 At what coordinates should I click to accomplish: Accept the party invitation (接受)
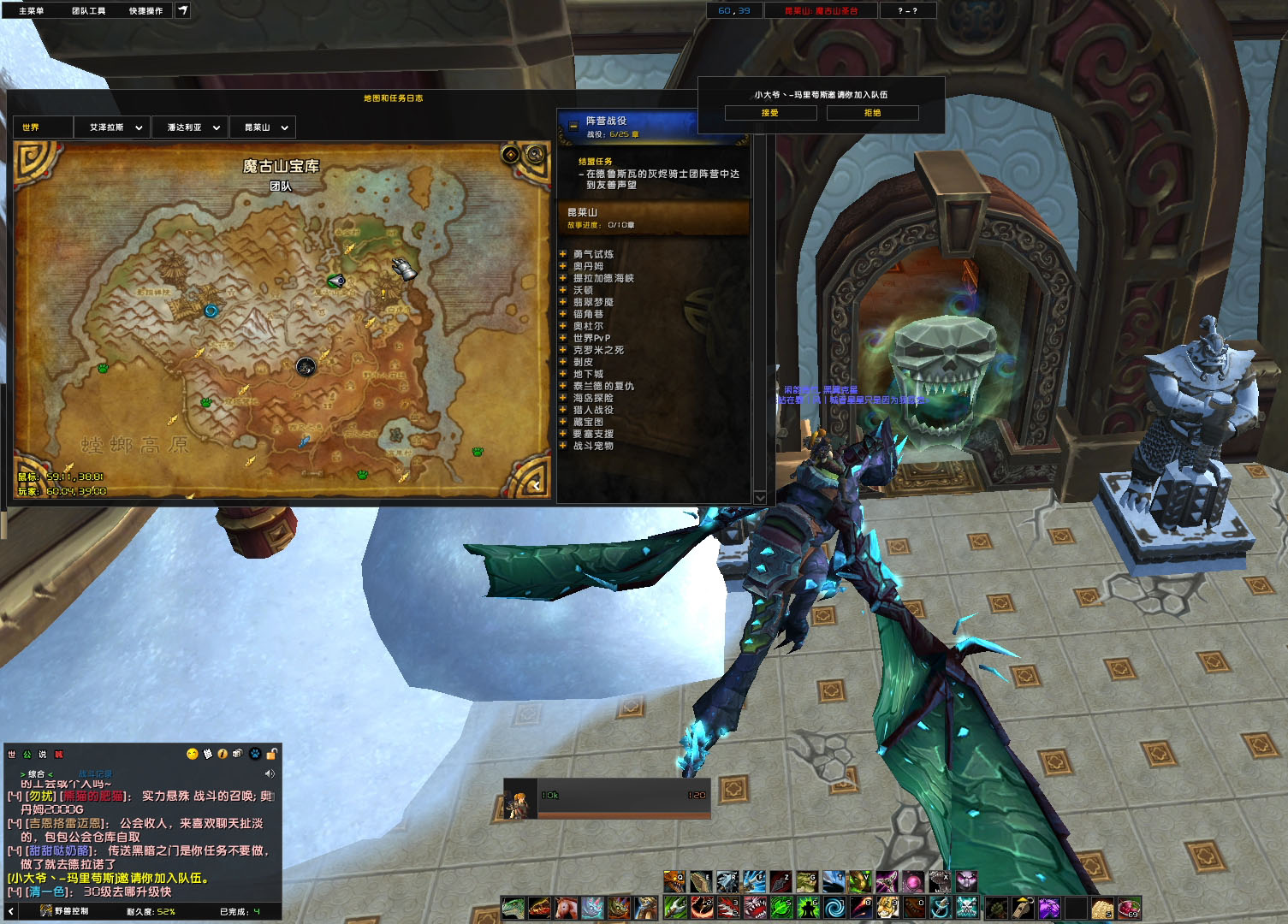[x=770, y=113]
